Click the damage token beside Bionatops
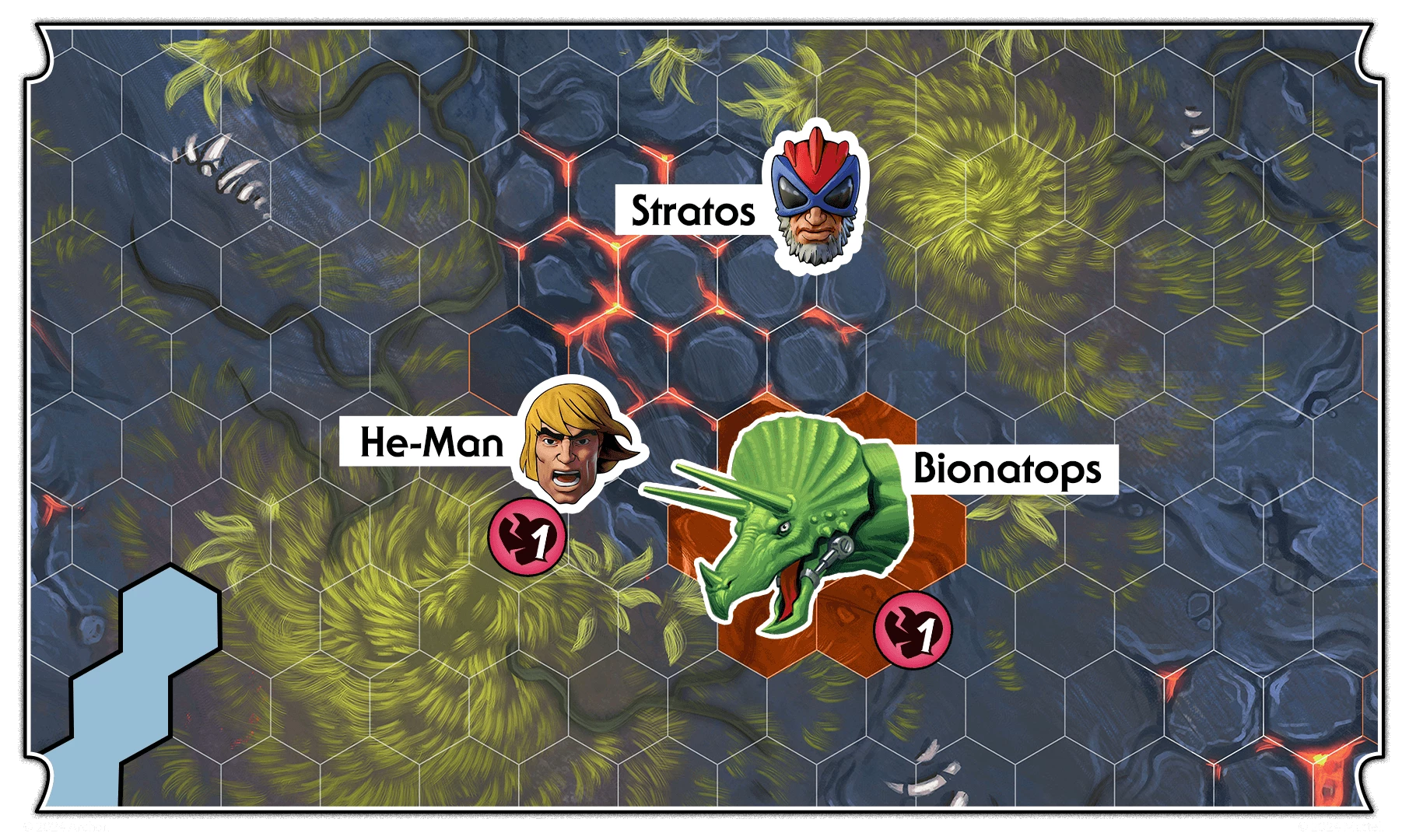The width and height of the screenshot is (1409, 840). (913, 630)
